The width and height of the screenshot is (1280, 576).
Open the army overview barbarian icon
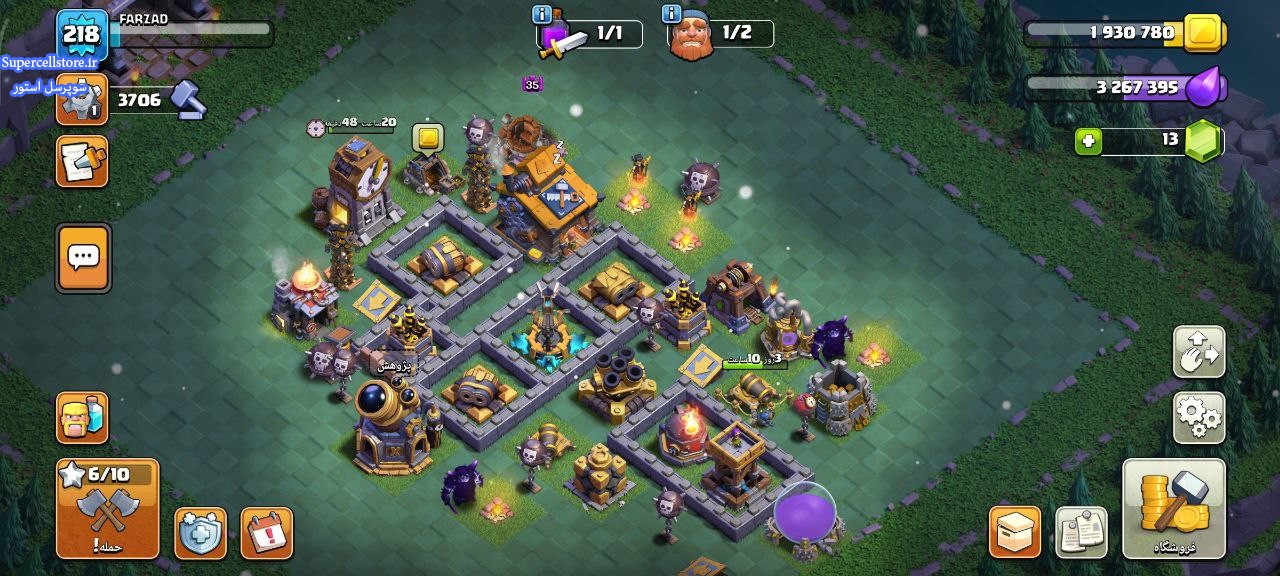[82, 418]
